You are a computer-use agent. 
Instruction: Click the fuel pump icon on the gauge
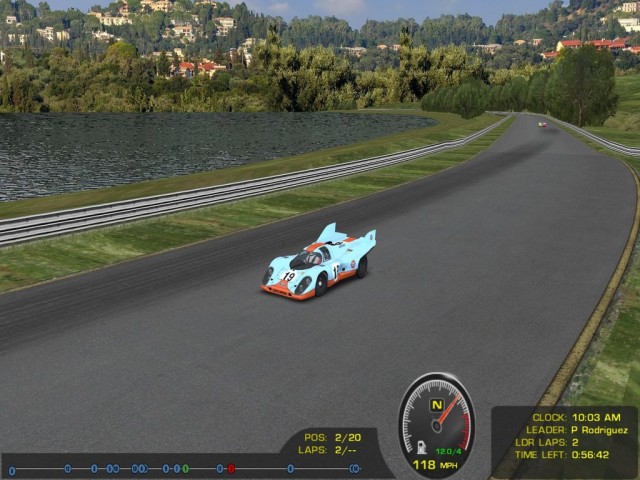(x=423, y=447)
